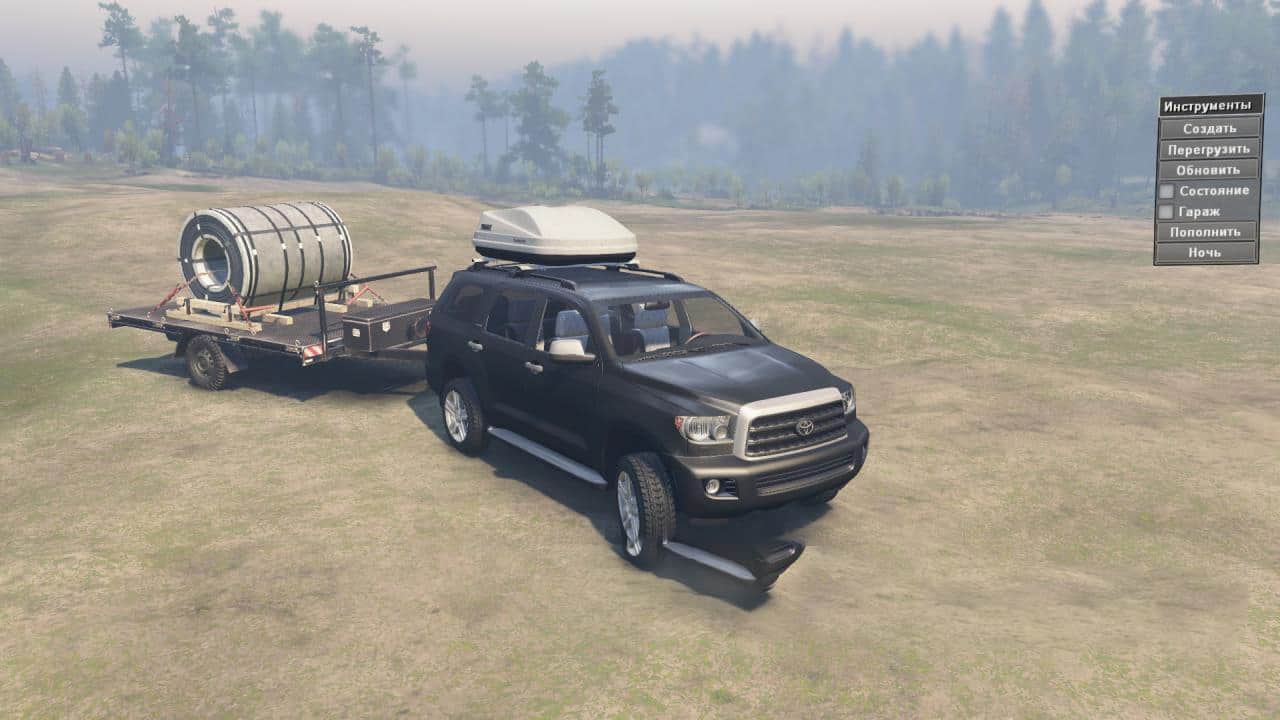Screen dimensions: 1280x720
Task: Click the Создать button
Action: pos(1209,128)
